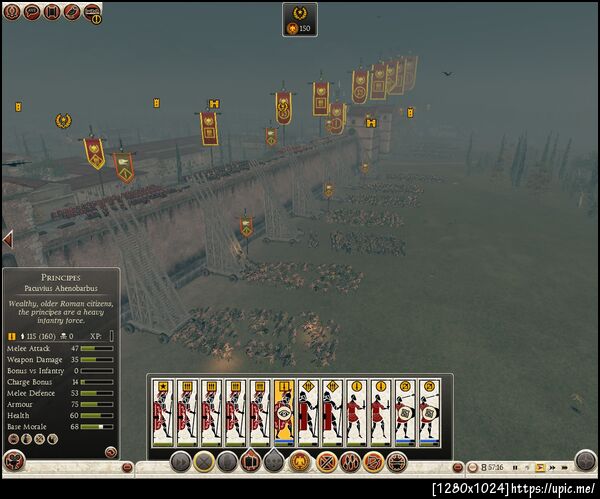
Task: Click the round button right of speed controls
Action: (x=586, y=461)
